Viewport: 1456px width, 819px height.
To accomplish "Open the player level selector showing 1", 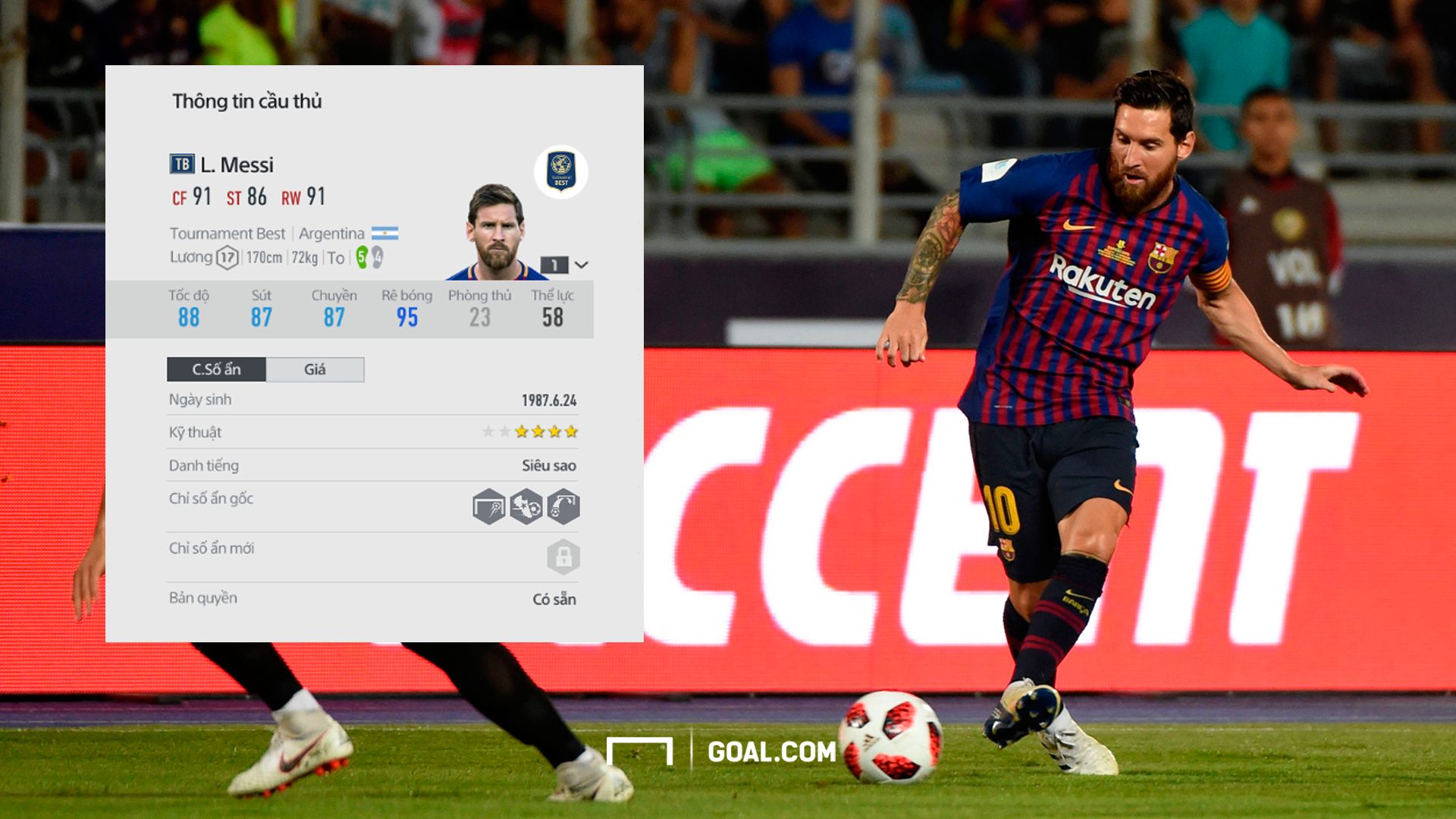I will [554, 264].
